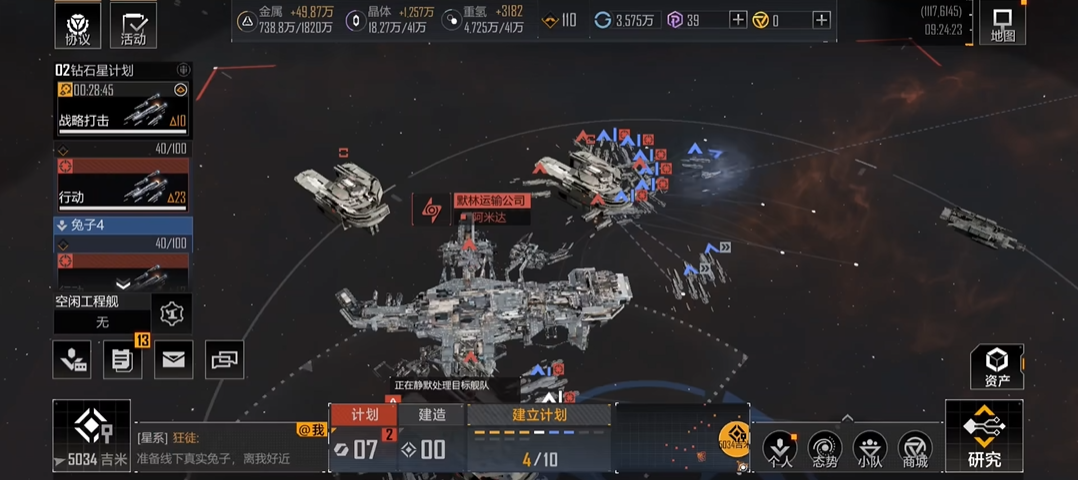Image resolution: width=1078 pixels, height=480 pixels.
Task: Open the 协议 (Agreement) menu
Action: (x=77, y=27)
